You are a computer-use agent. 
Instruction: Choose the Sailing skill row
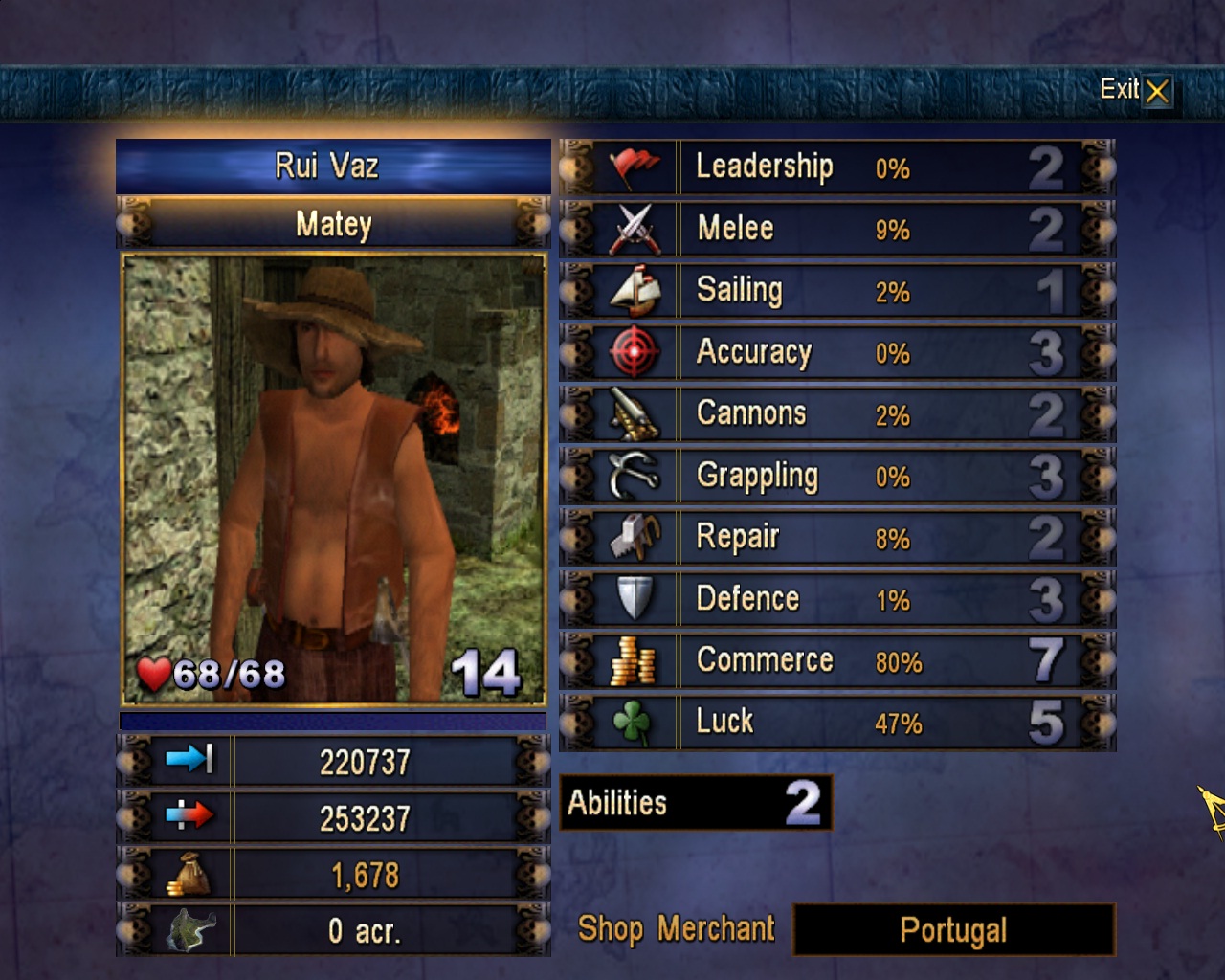tap(837, 291)
